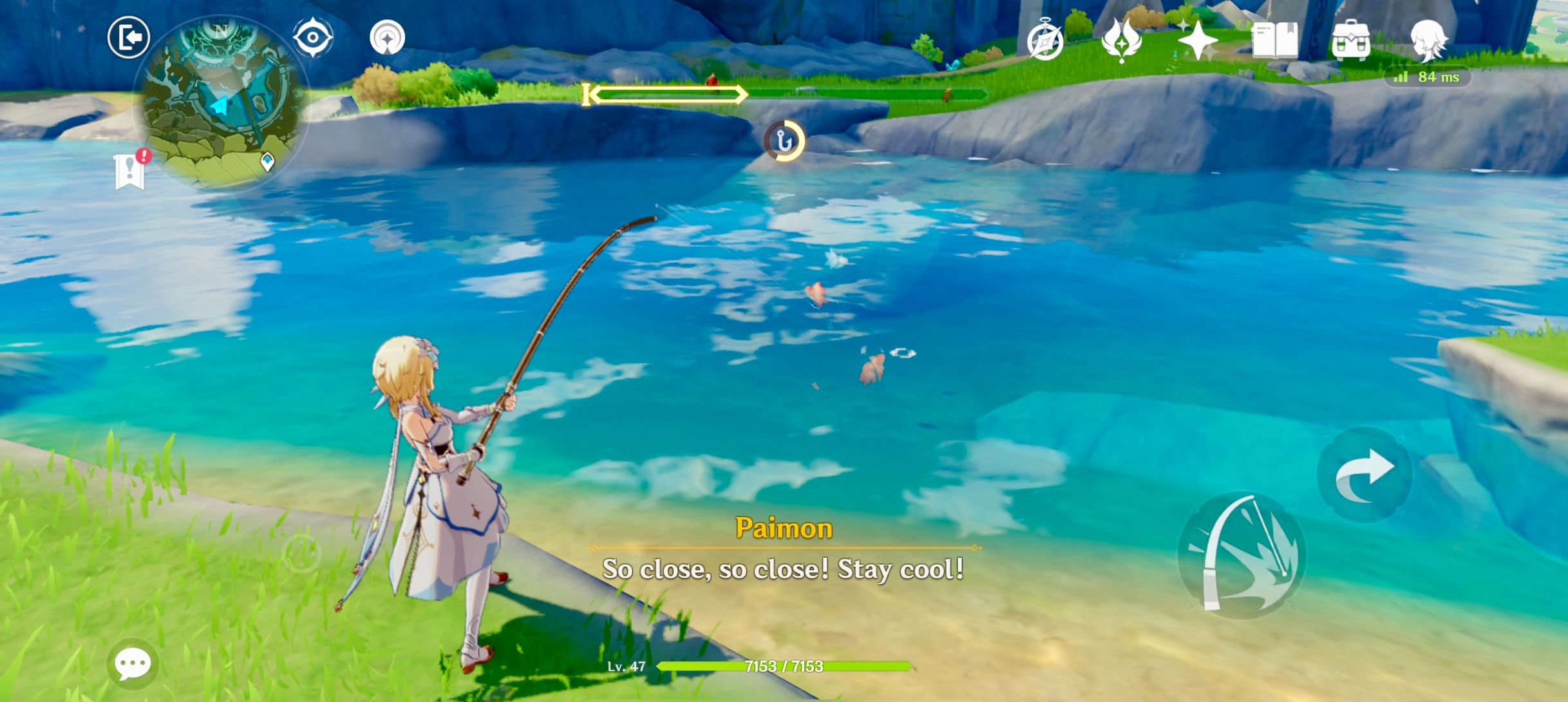Toggle the eye-shaped Elemental Sight icon
This screenshot has width=1568, height=702.
(x=313, y=37)
